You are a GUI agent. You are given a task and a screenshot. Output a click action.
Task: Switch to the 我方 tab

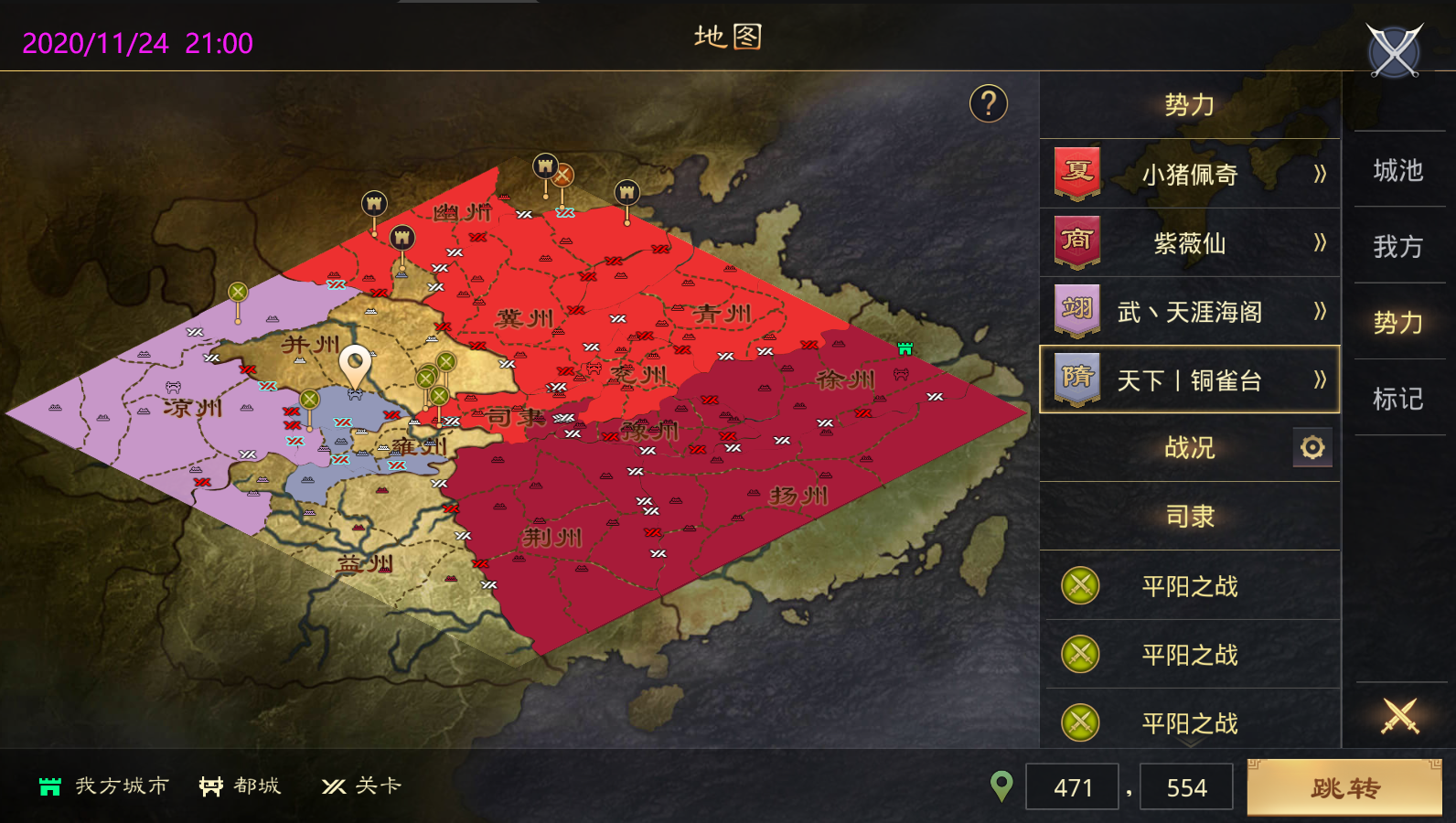point(1397,247)
